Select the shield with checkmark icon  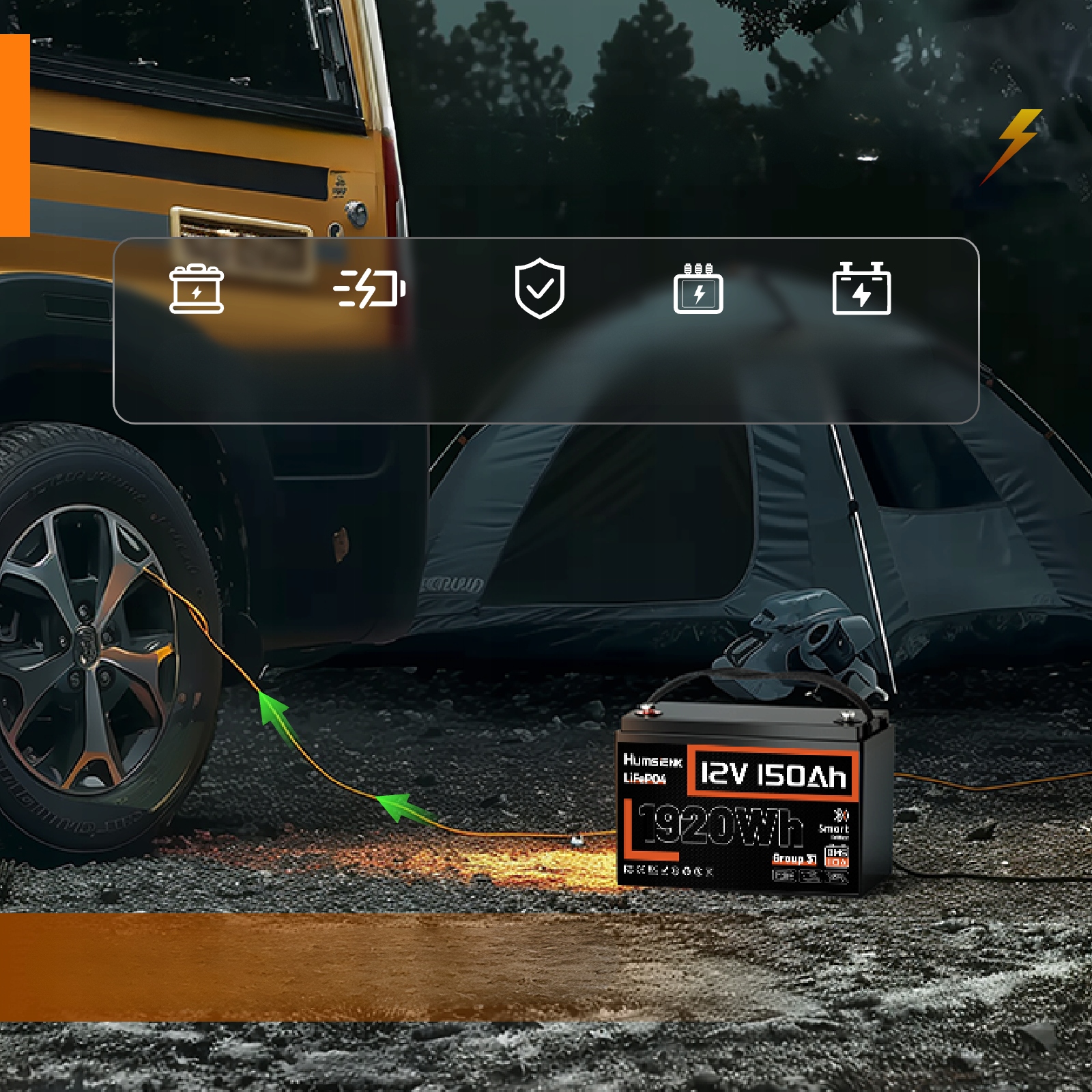(x=539, y=288)
